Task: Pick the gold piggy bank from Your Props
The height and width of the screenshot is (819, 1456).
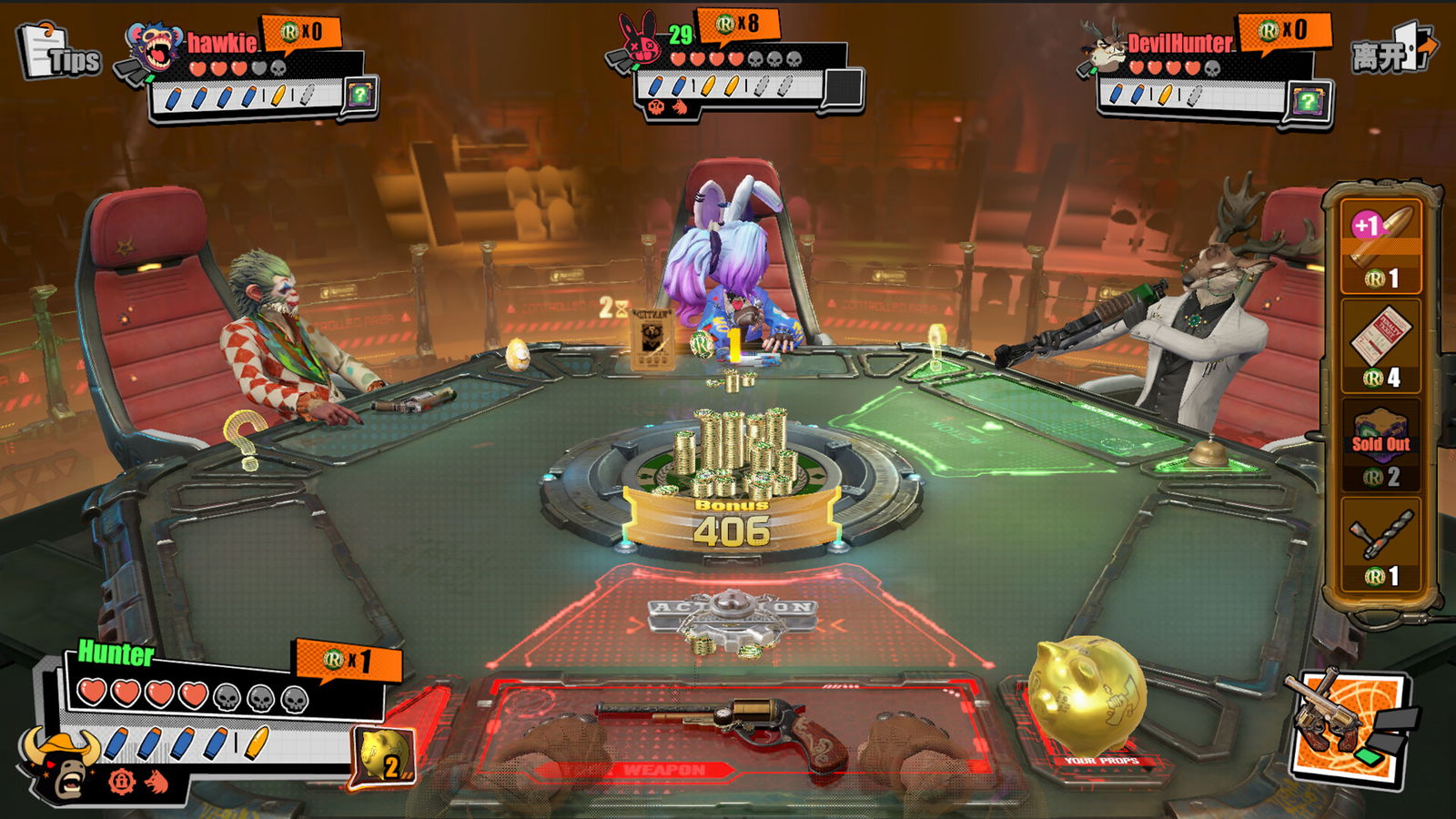Action: pyautogui.click(x=1085, y=696)
